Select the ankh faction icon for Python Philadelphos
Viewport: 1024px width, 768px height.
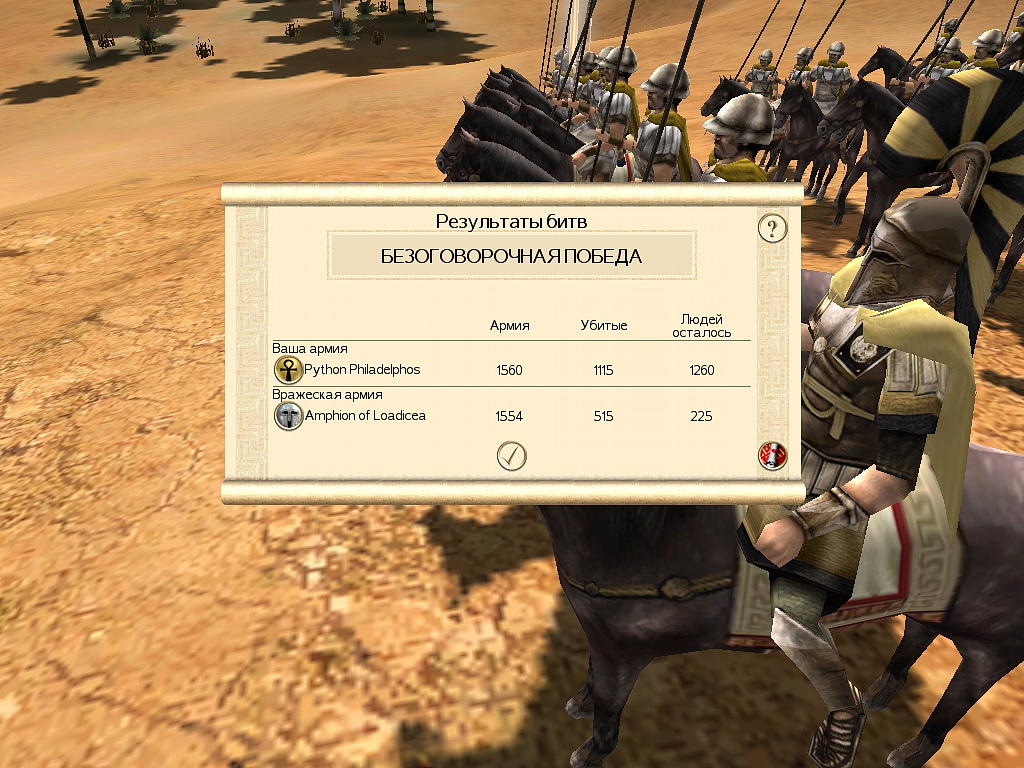coord(288,370)
